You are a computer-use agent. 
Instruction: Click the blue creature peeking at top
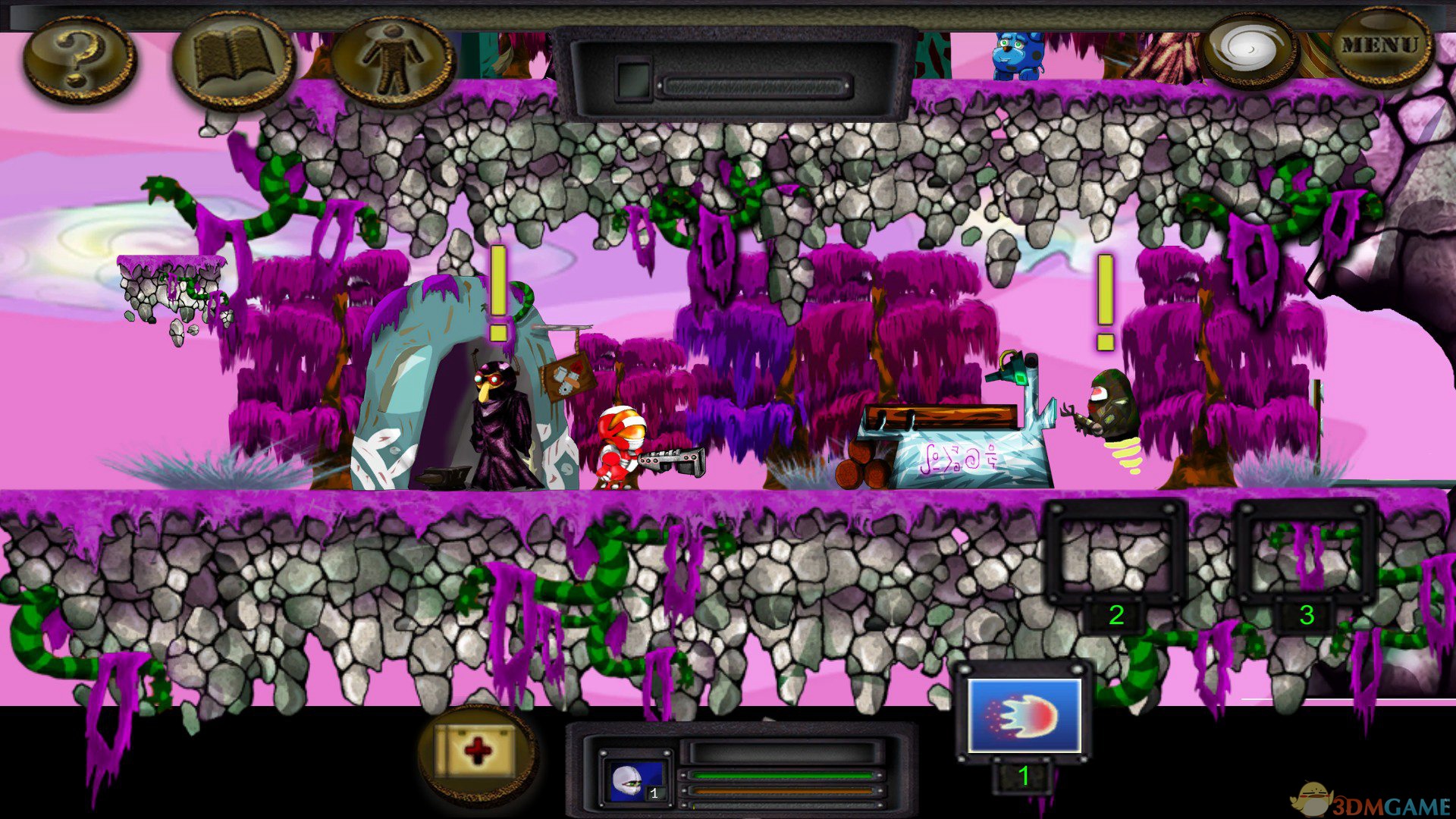pos(1016,53)
